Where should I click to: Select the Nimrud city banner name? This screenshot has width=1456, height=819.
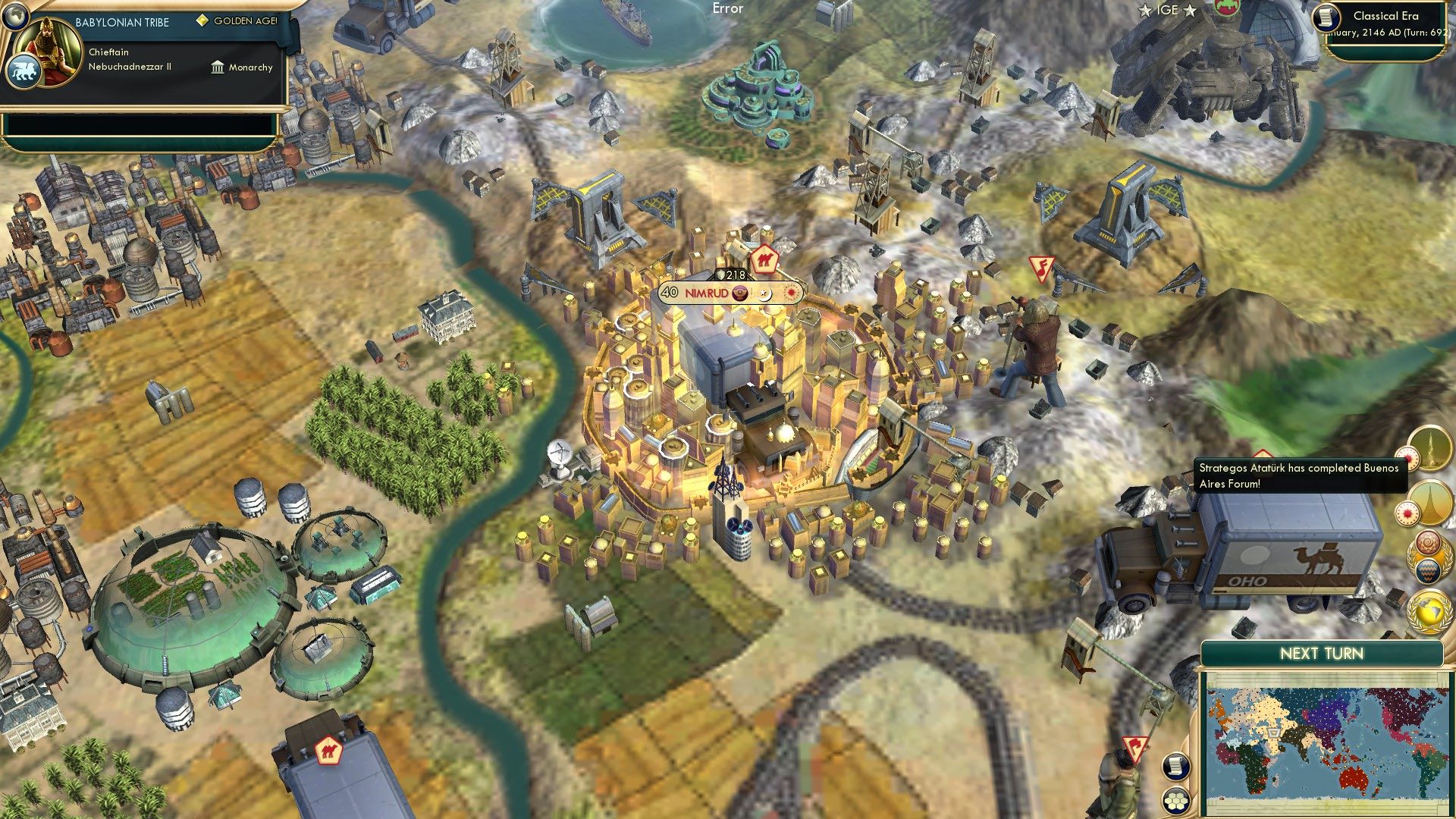[x=705, y=292]
